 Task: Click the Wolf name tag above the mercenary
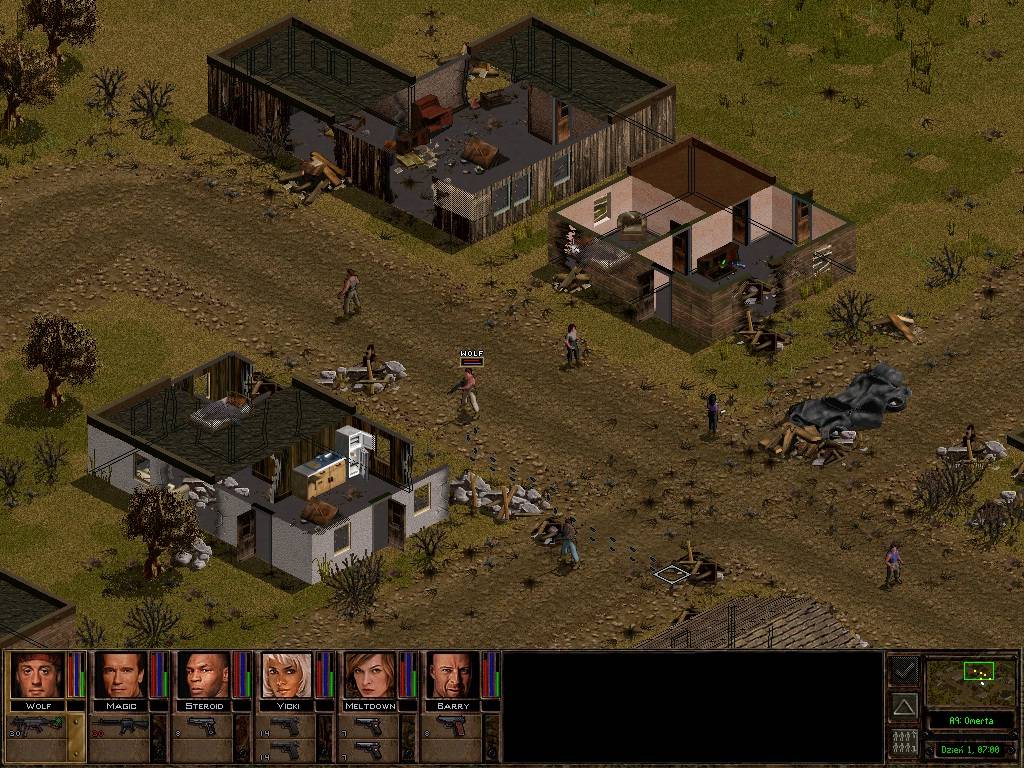471,354
